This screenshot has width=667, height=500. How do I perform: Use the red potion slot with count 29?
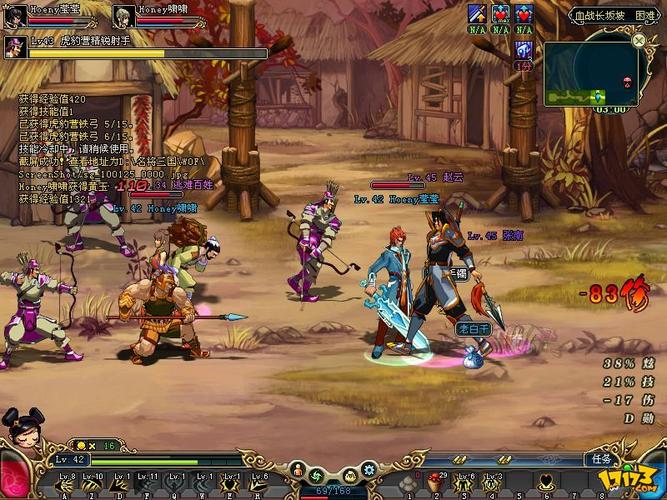point(433,484)
